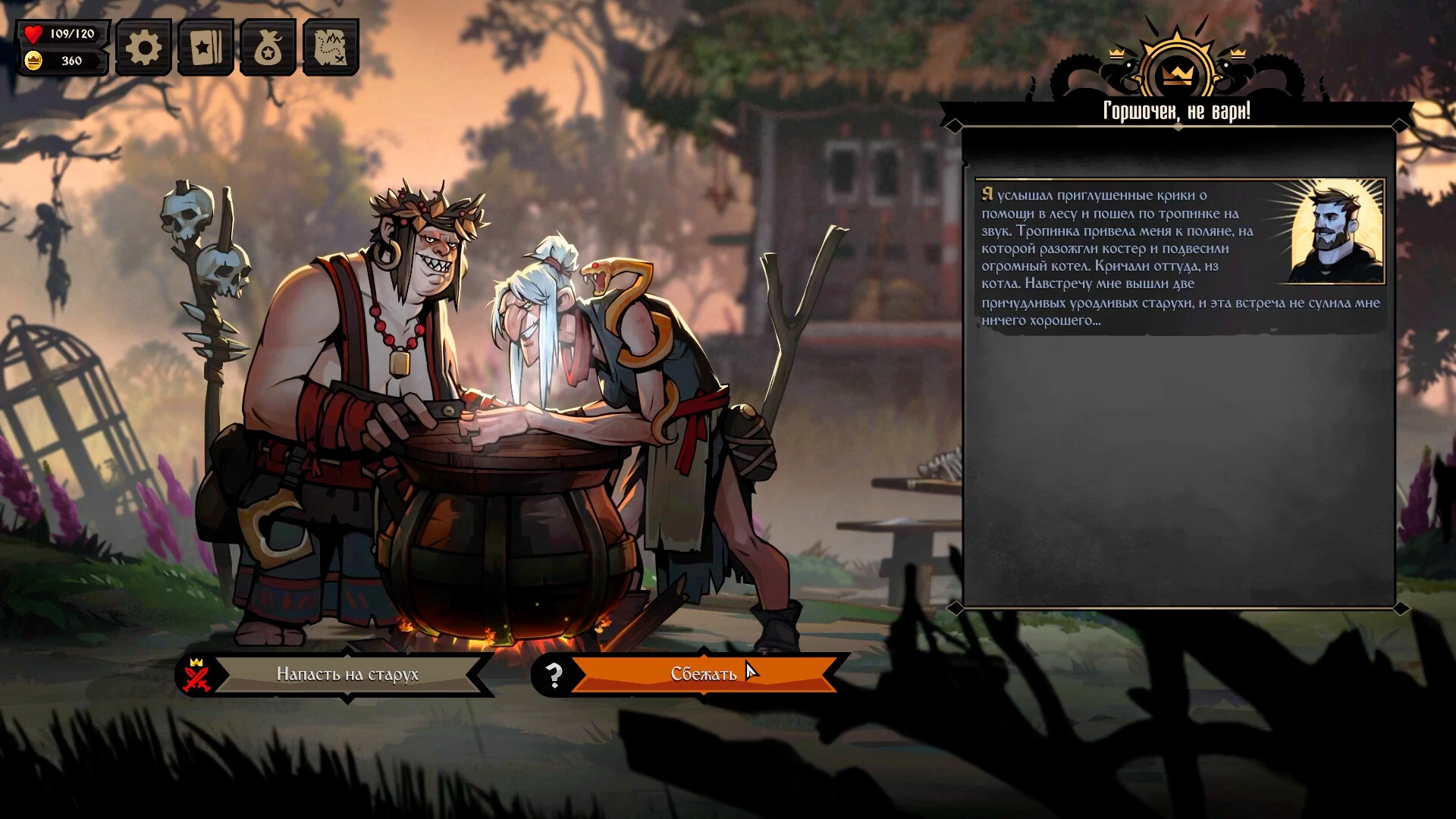Open the torn map icon
This screenshot has height=819, width=1456.
point(331,48)
